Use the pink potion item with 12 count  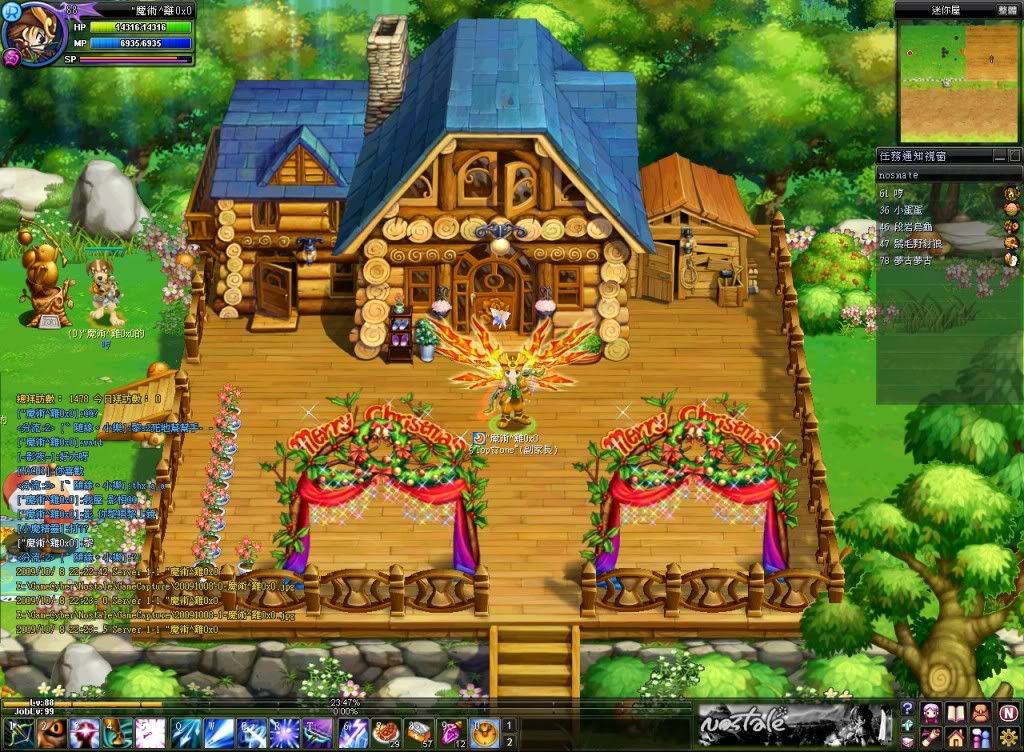[452, 733]
